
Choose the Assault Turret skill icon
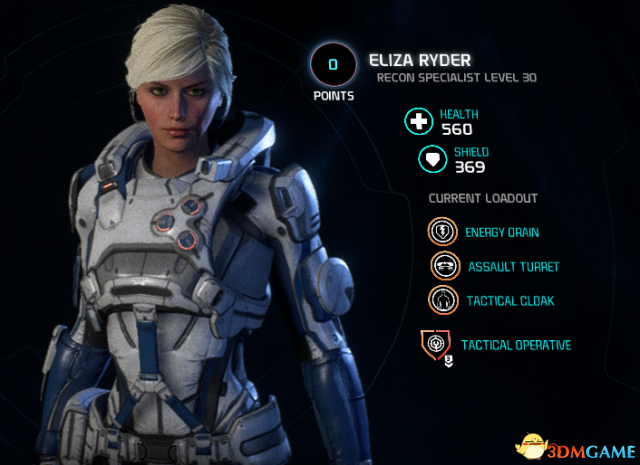point(443,266)
